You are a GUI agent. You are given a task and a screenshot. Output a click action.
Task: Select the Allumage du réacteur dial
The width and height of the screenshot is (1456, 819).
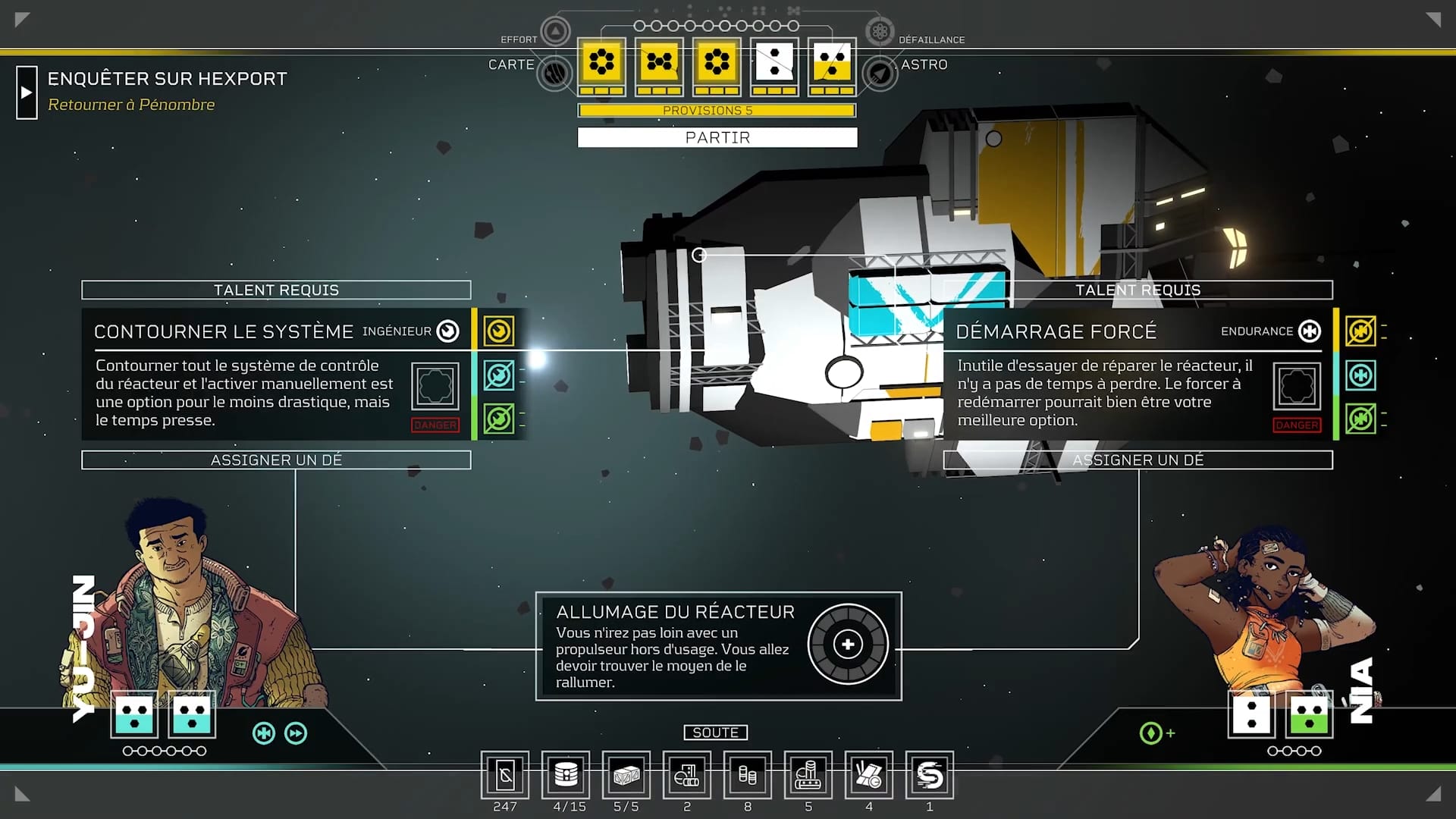tap(847, 645)
